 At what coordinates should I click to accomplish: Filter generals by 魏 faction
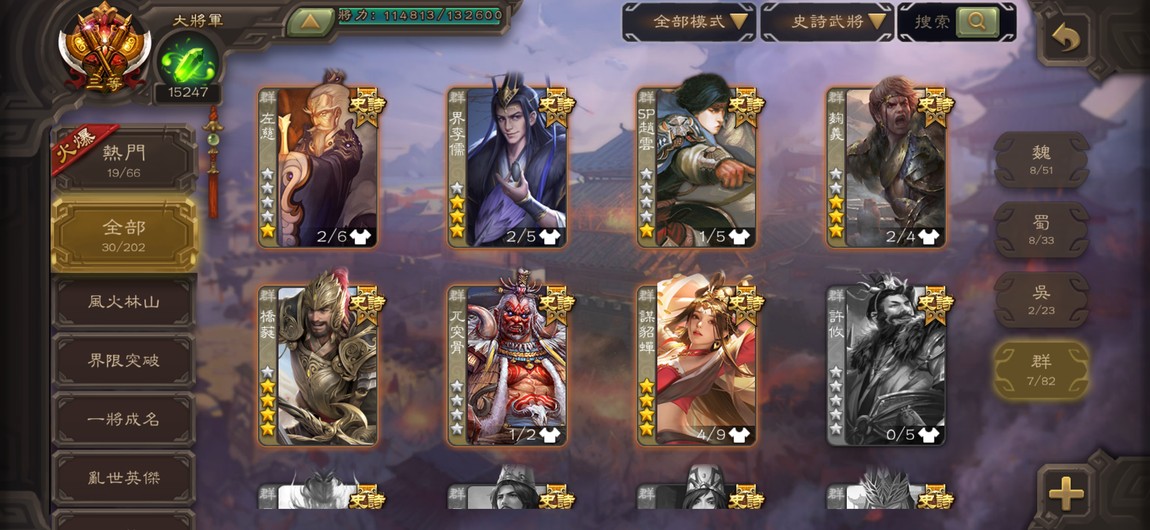[x=1041, y=159]
